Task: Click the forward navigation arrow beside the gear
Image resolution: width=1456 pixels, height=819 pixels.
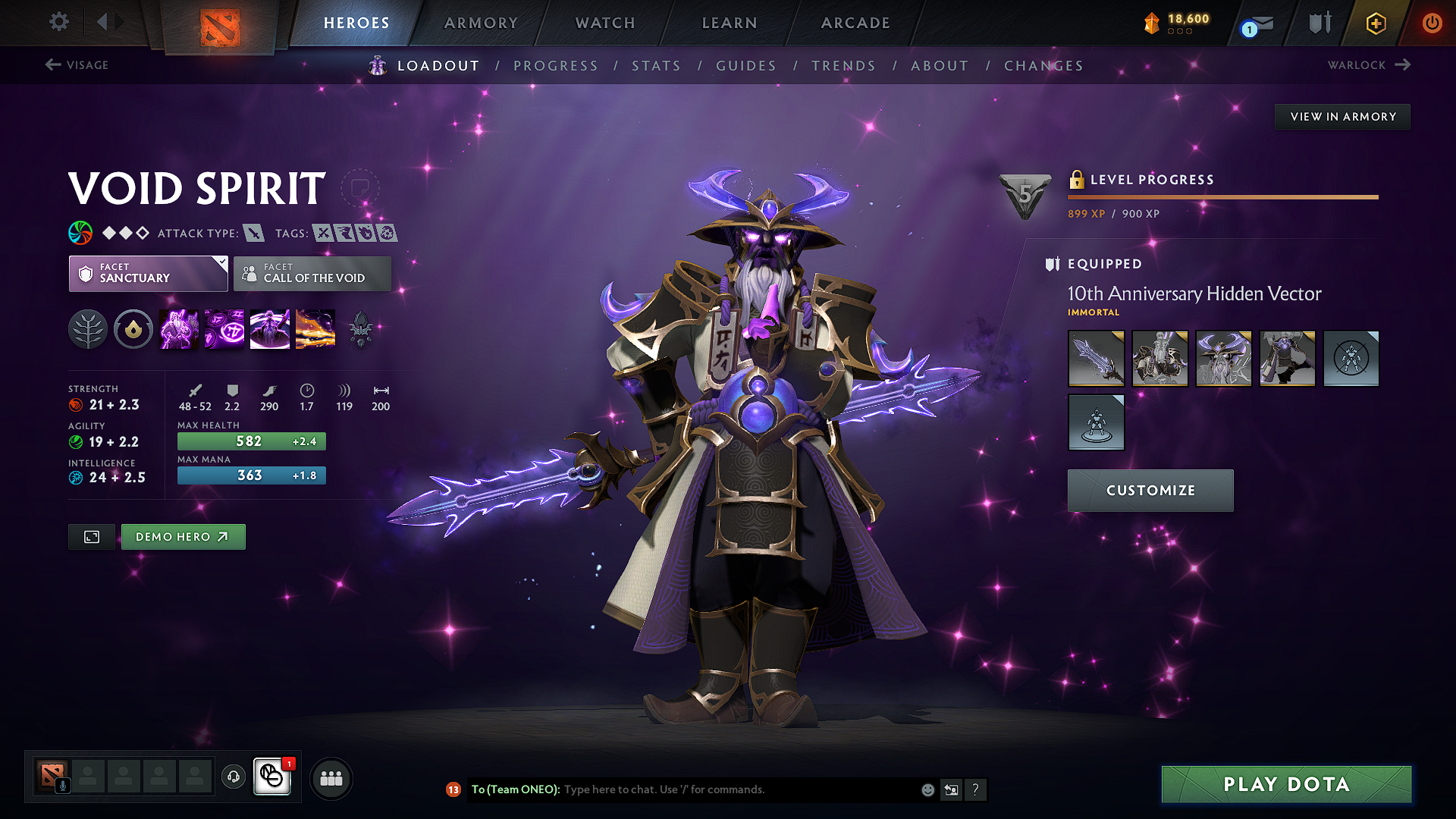Action: click(118, 22)
